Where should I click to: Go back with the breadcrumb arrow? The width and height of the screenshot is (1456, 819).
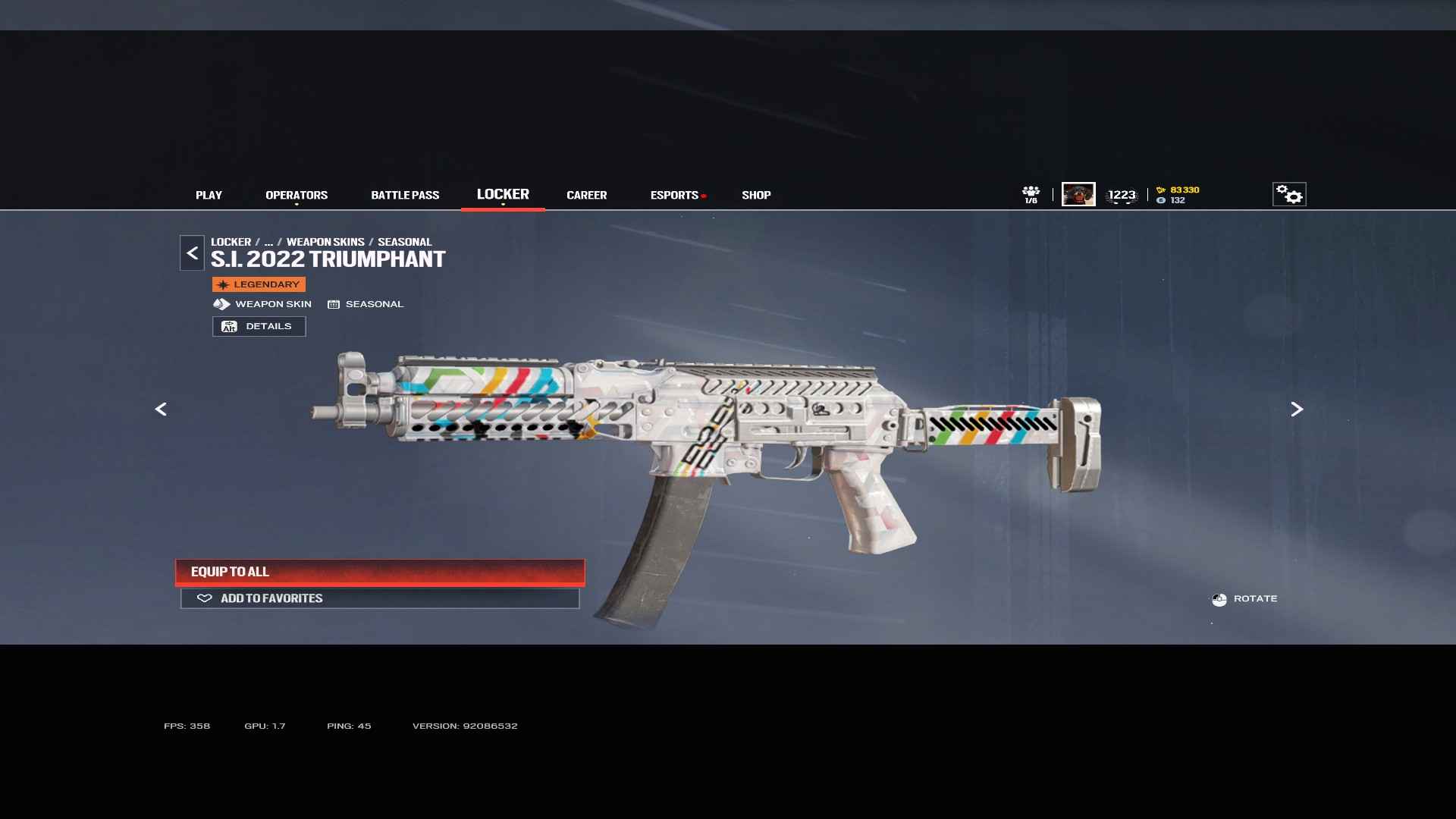192,253
